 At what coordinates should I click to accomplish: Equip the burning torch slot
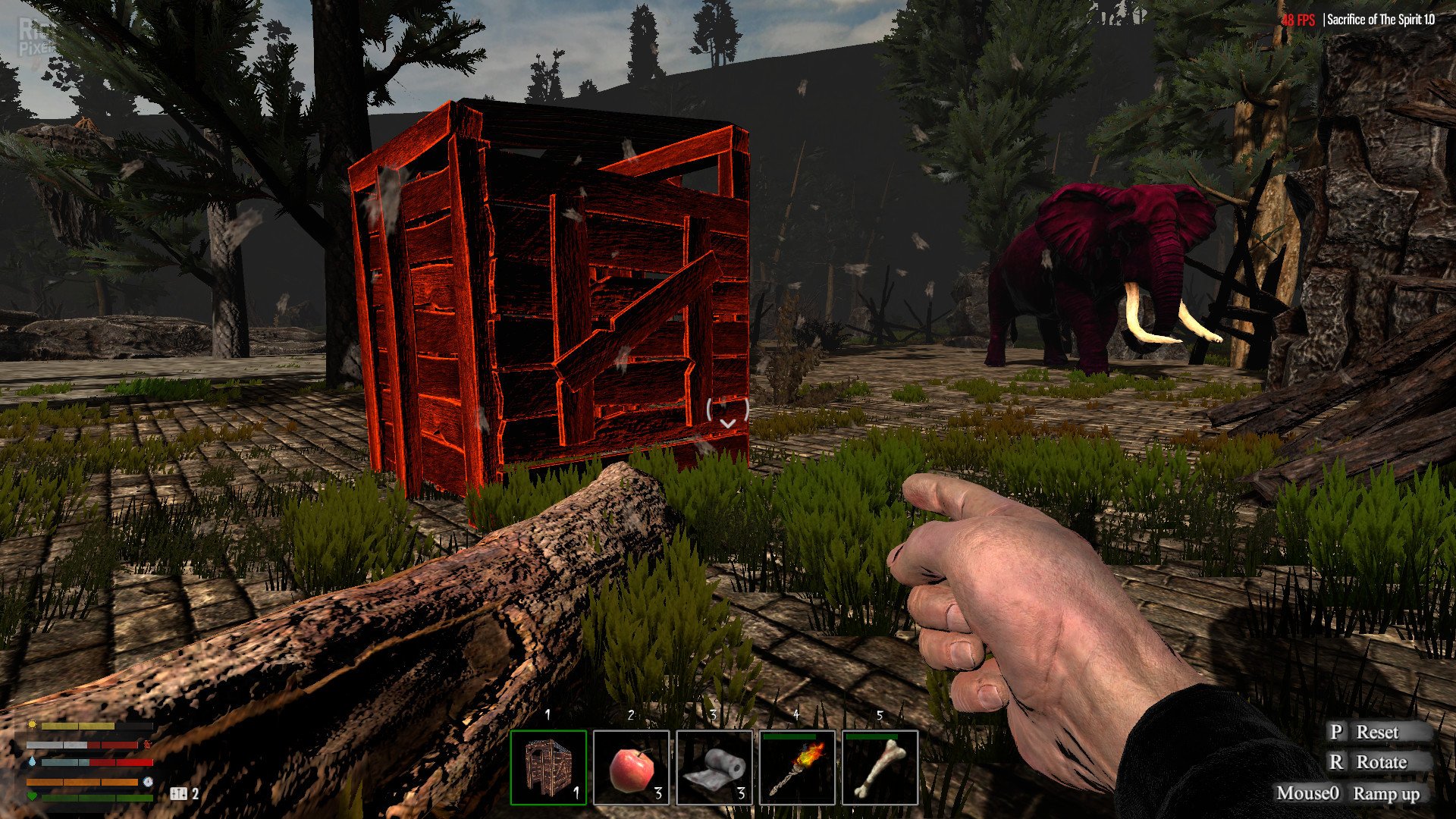pos(797,767)
